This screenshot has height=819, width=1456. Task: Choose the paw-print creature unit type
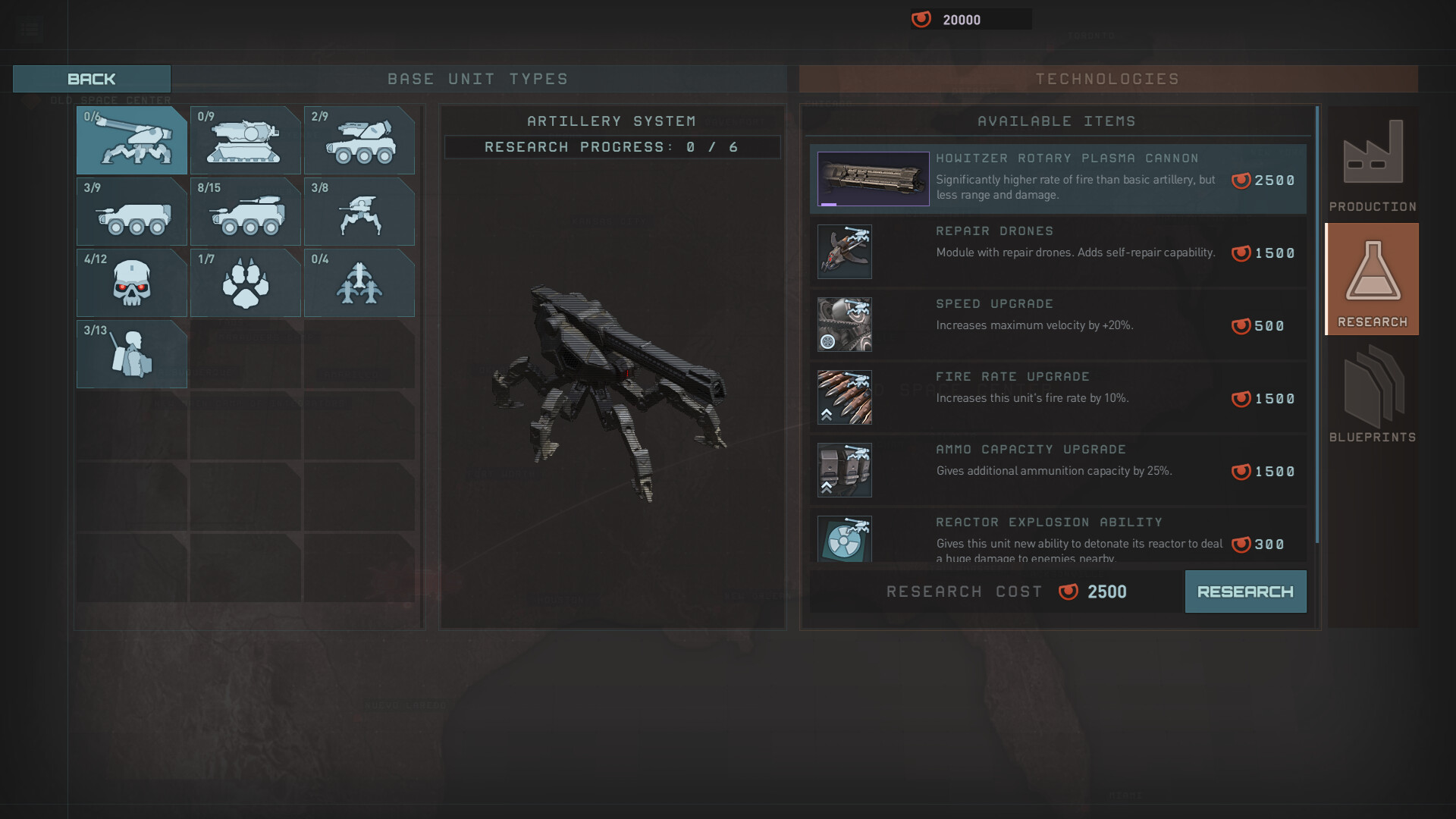click(246, 282)
